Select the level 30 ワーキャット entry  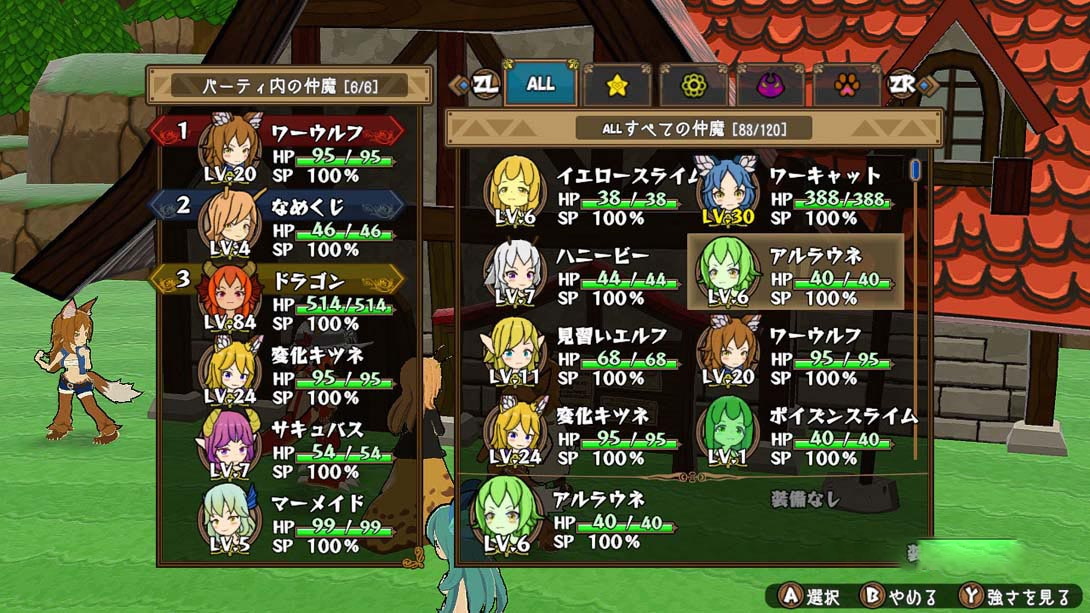coord(797,195)
